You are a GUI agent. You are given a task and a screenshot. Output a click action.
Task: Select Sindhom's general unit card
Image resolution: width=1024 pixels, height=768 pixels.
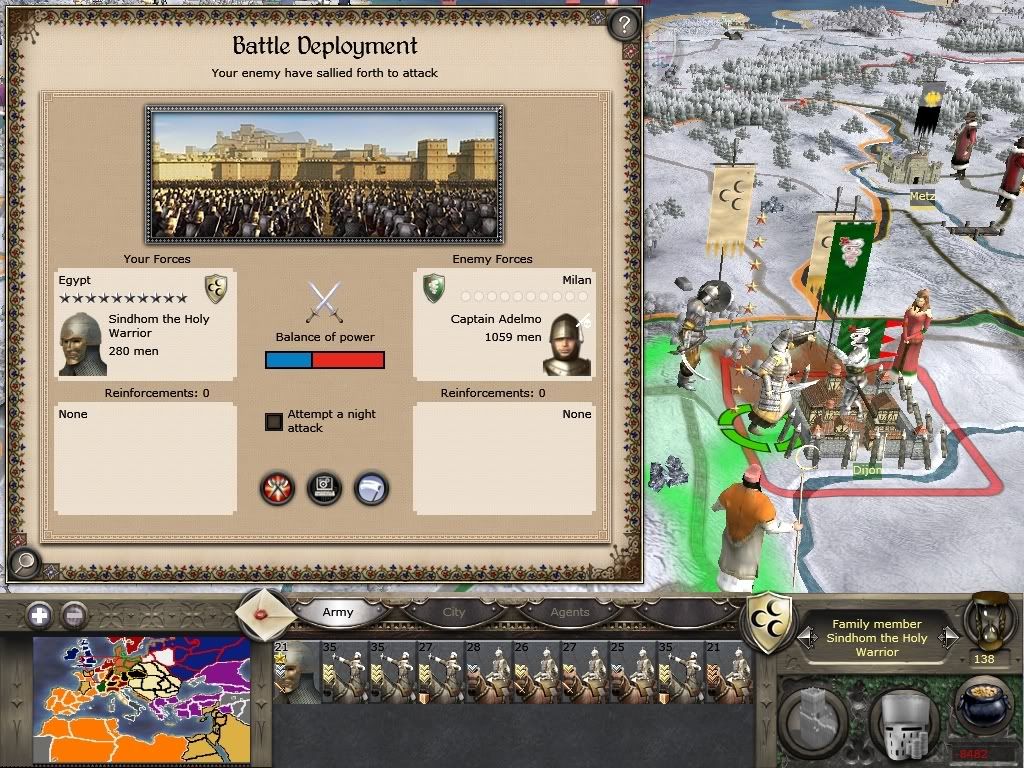(x=294, y=672)
